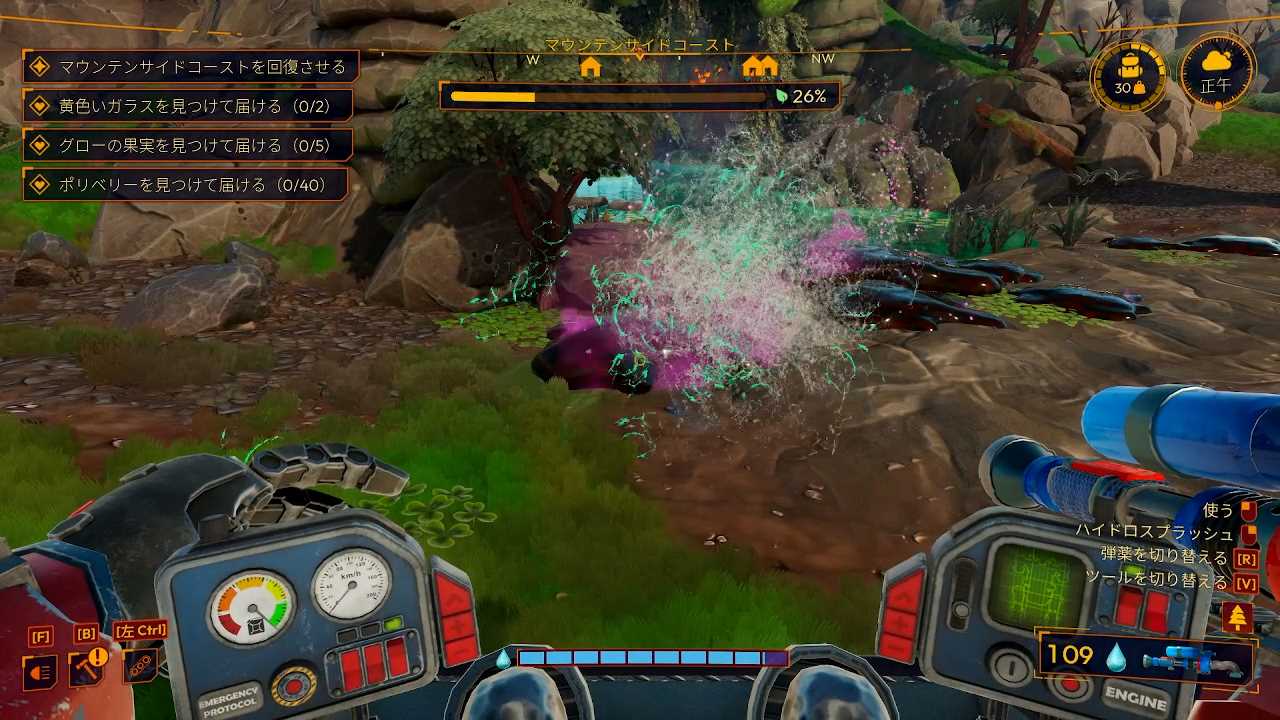This screenshot has width=1280, height=720.
Task: Choose the glow fruit delivery objective
Action: click(x=188, y=146)
